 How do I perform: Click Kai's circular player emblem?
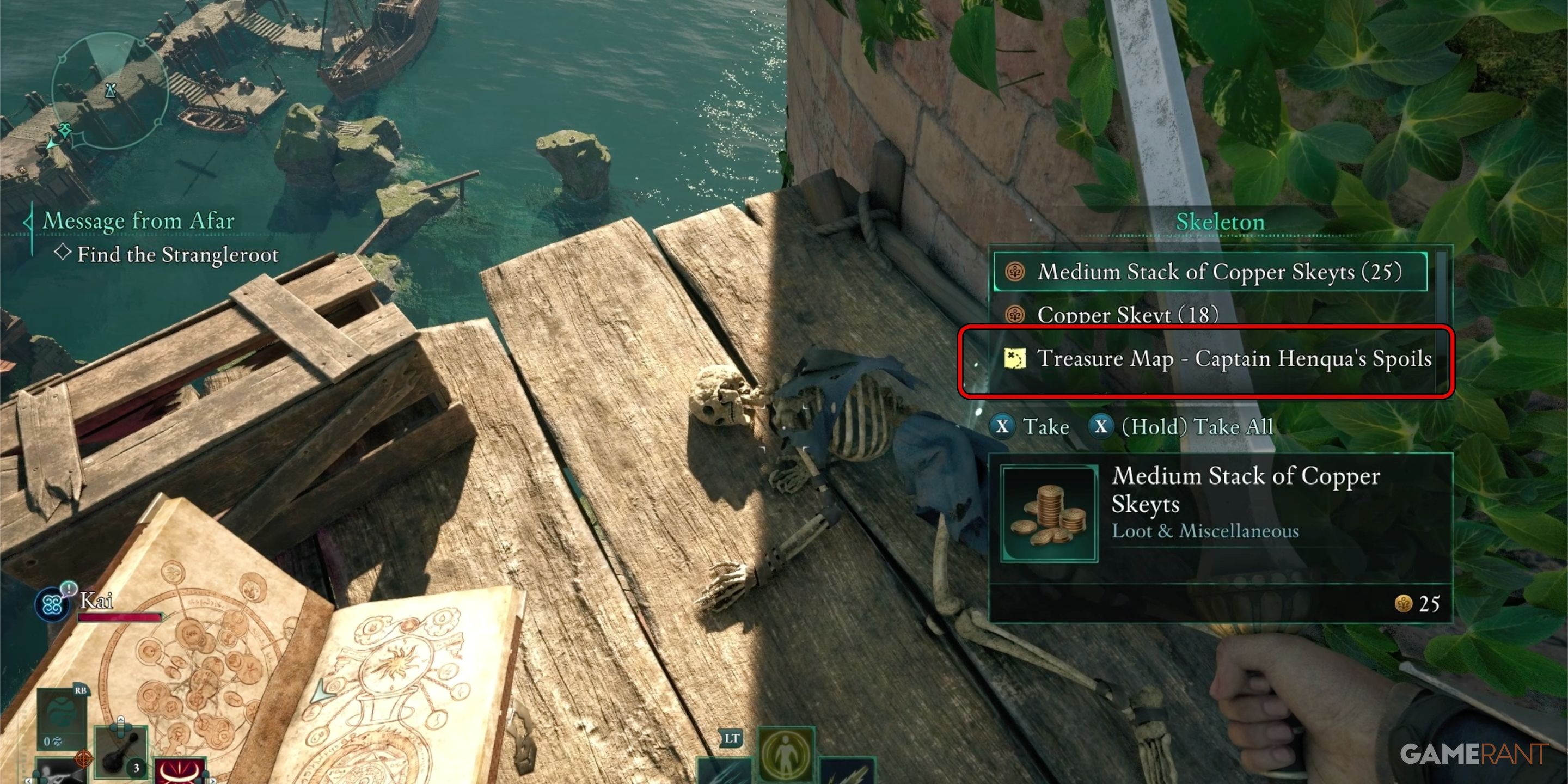click(x=52, y=604)
